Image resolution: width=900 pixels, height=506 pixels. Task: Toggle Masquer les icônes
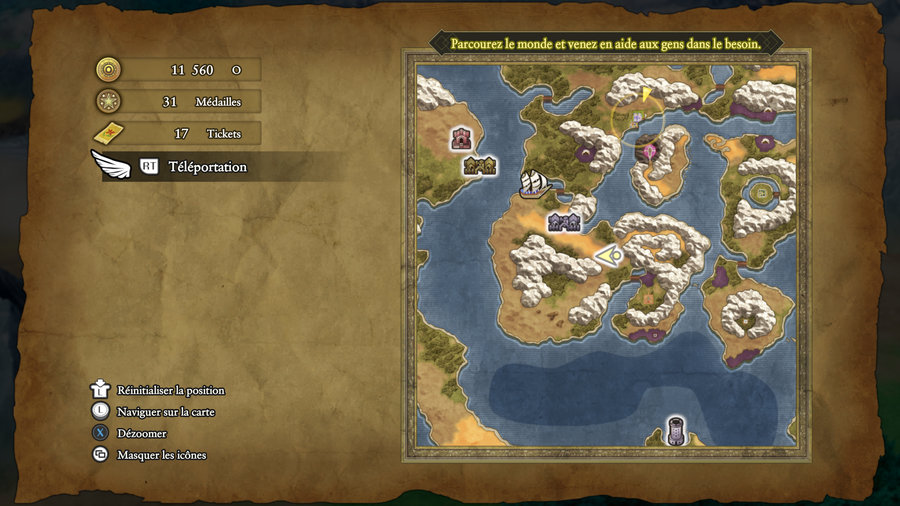[x=161, y=455]
